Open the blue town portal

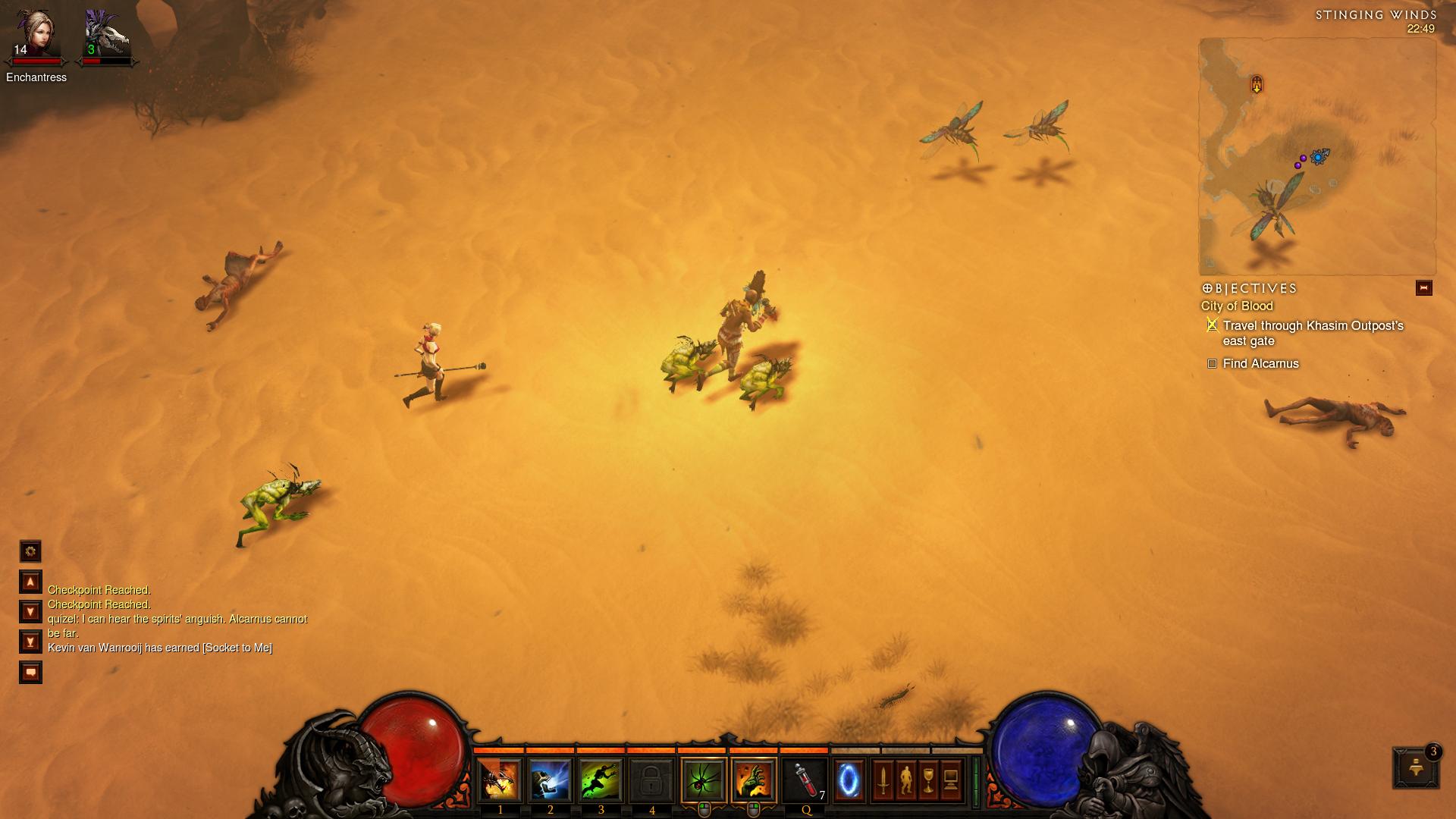click(849, 780)
